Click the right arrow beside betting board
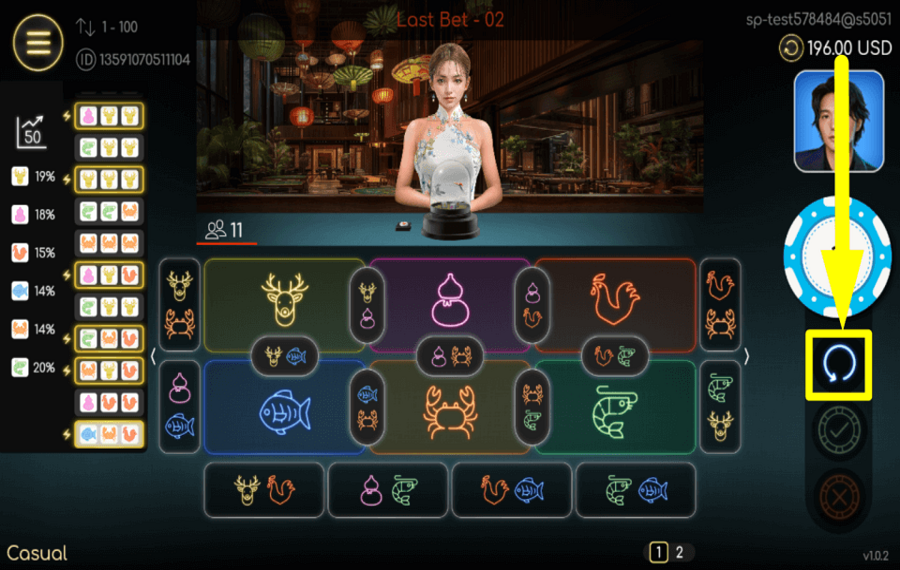The height and width of the screenshot is (570, 900). click(746, 357)
